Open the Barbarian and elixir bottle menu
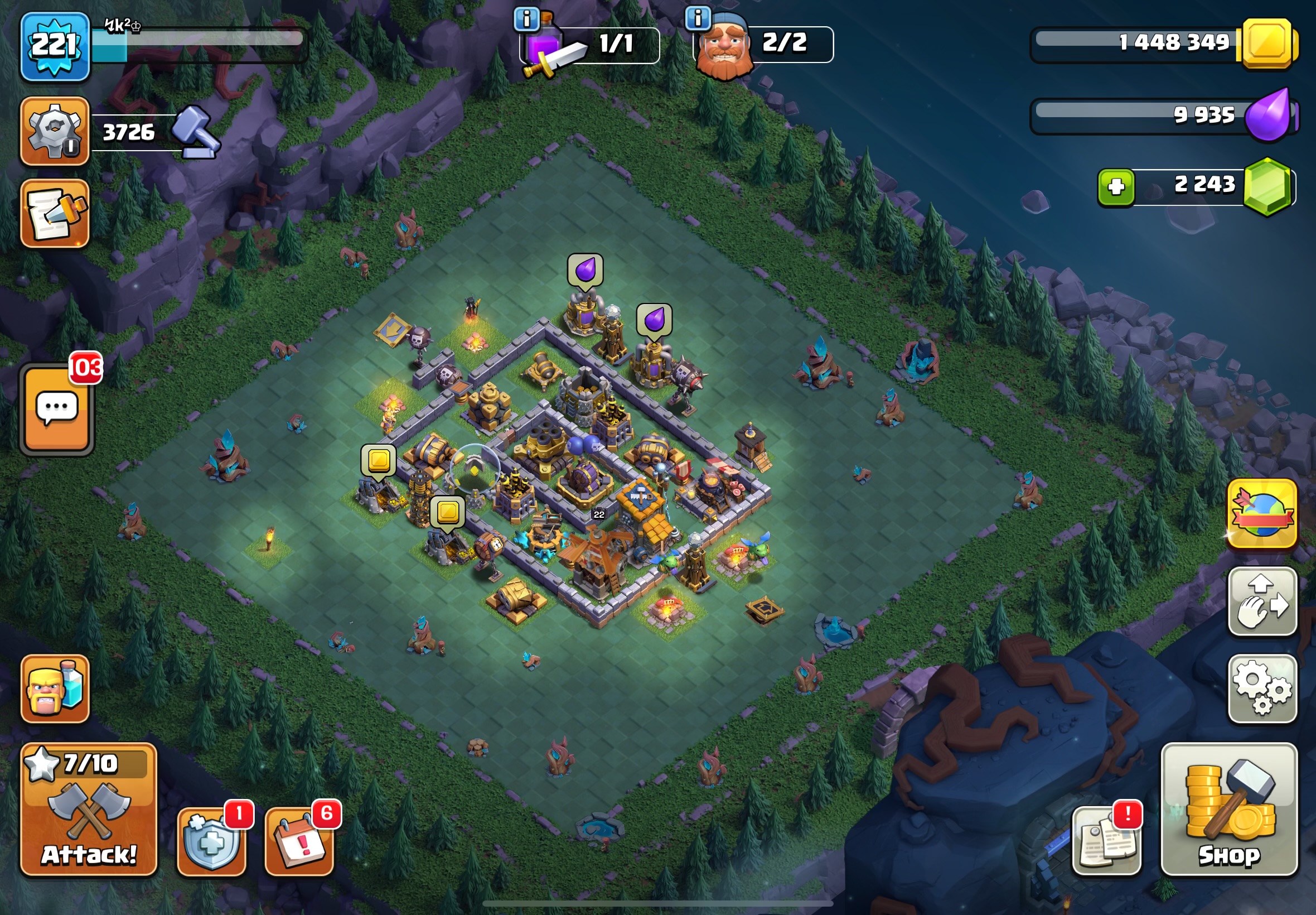The width and height of the screenshot is (1316, 915). [55, 688]
